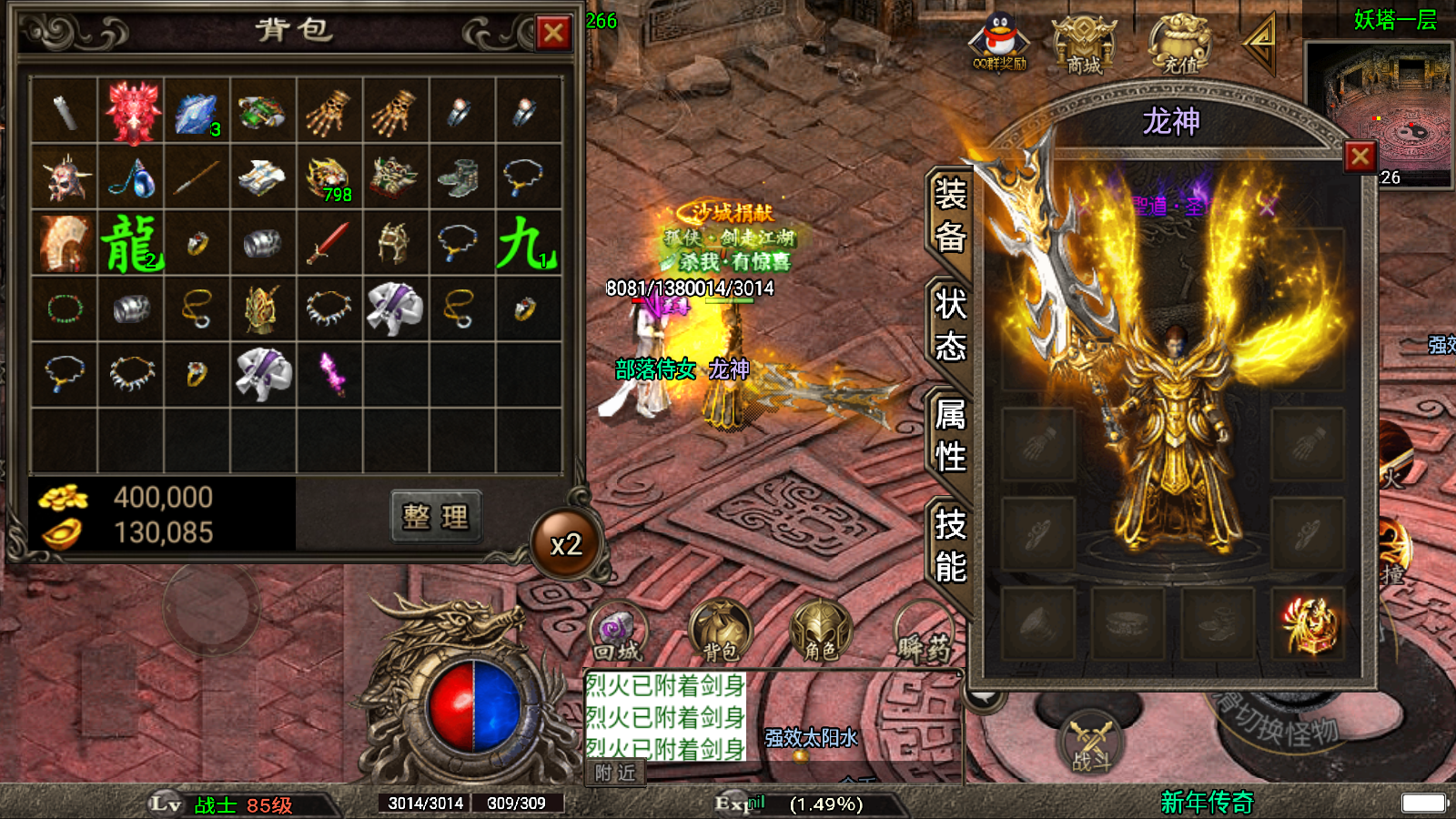Claim the QQ群奖励 group reward
Image resolution: width=1456 pixels, height=819 pixels.
[999, 44]
